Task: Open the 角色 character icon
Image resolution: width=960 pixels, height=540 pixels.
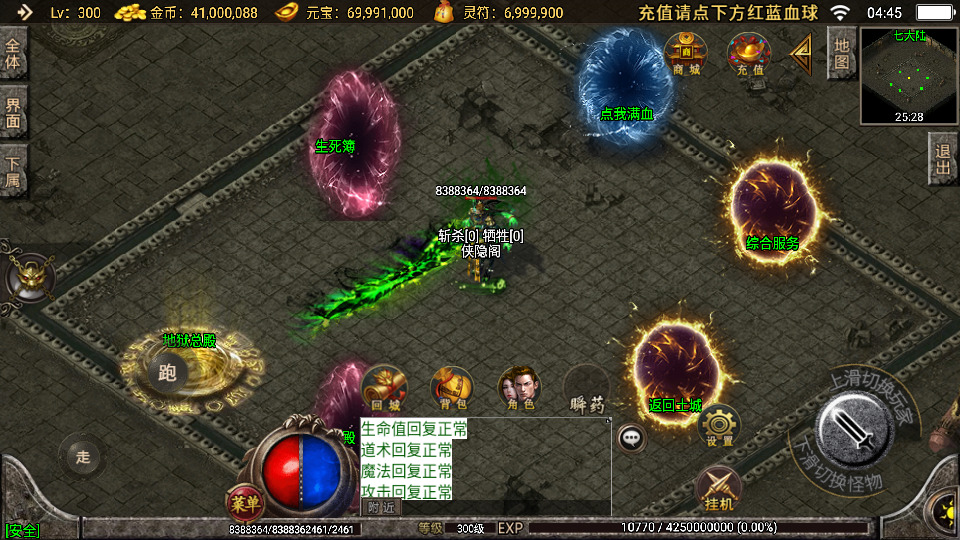Action: (520, 389)
